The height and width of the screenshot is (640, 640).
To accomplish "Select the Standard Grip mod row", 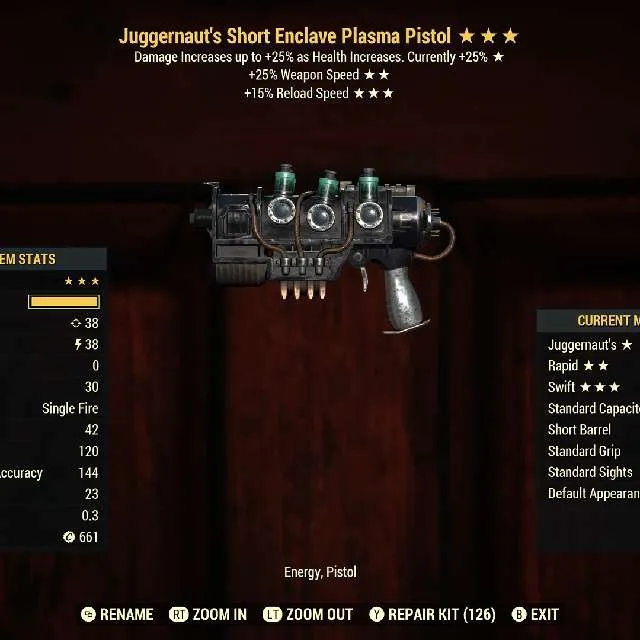I will (585, 451).
